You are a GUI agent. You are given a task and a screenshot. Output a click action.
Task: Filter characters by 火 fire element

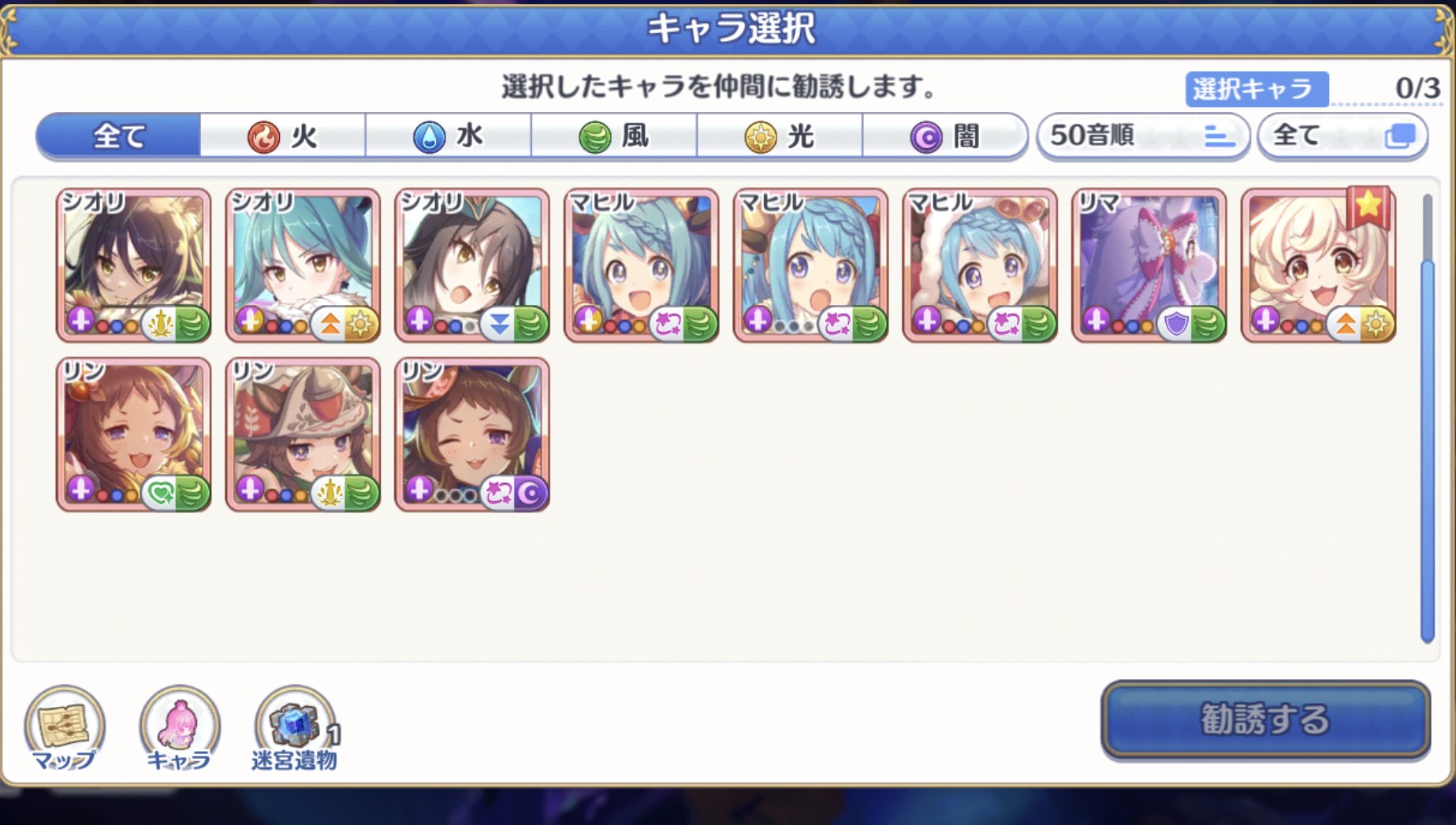tap(282, 136)
